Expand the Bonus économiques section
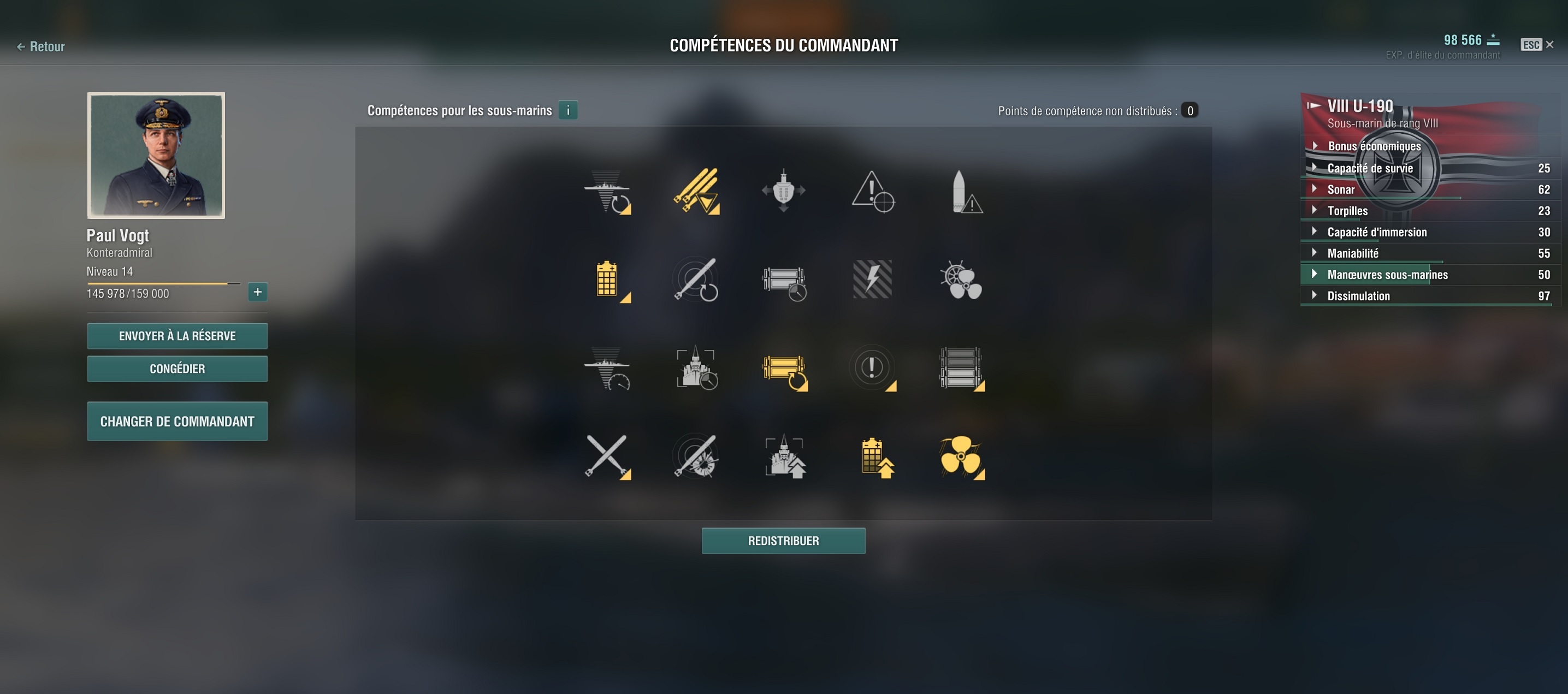Viewport: 1568px width, 694px height. pyautogui.click(x=1374, y=146)
